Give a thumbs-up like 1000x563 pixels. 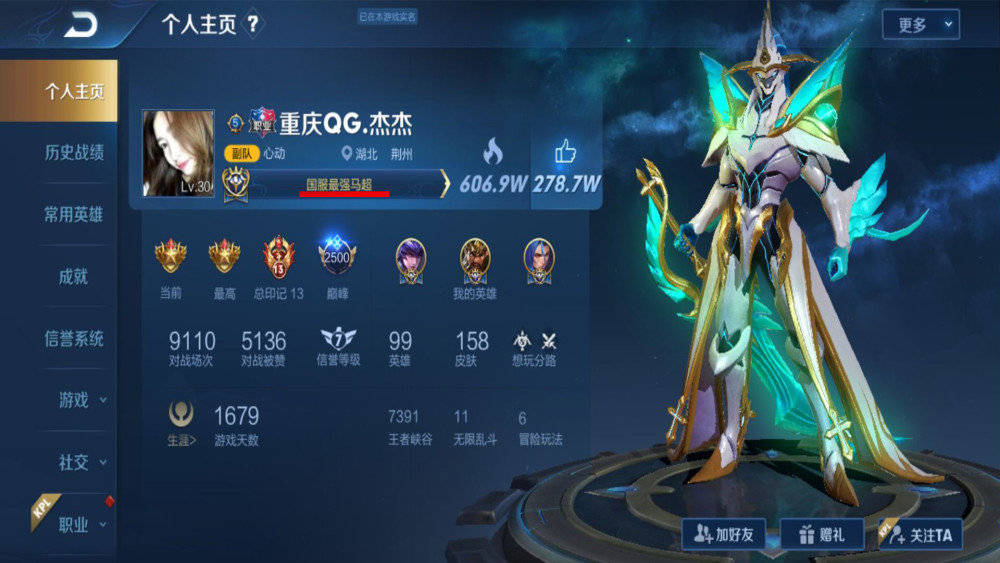tap(566, 152)
